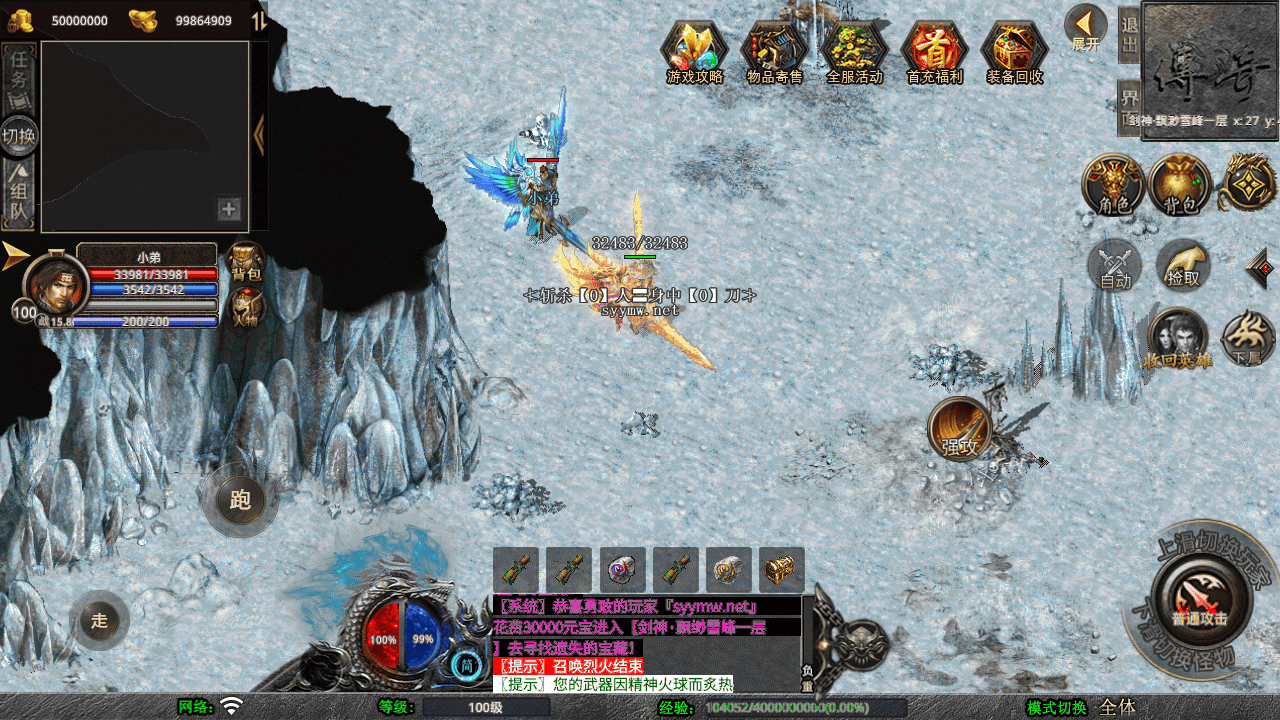The image size is (1280, 720).
Task: Open the 角色 character sheet
Action: [x=1113, y=185]
